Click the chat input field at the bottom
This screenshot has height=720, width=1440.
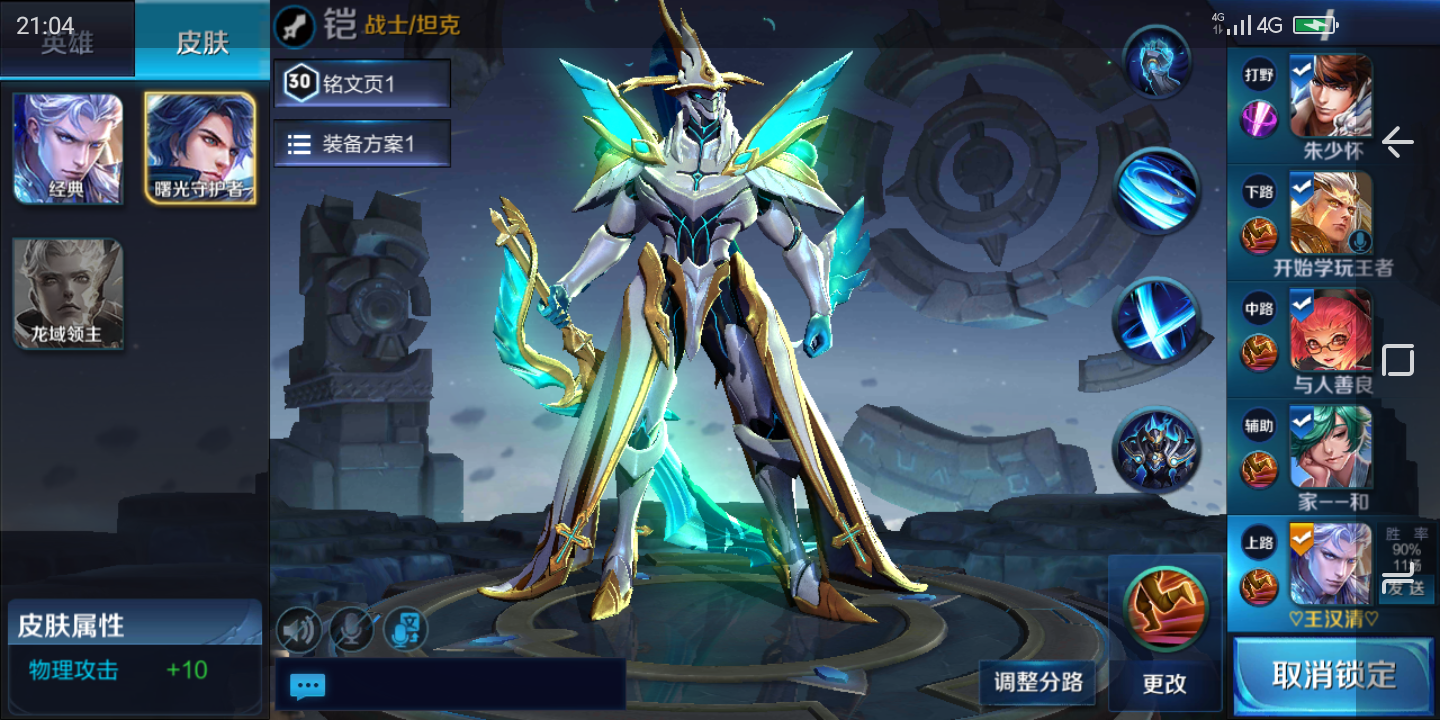click(460, 685)
